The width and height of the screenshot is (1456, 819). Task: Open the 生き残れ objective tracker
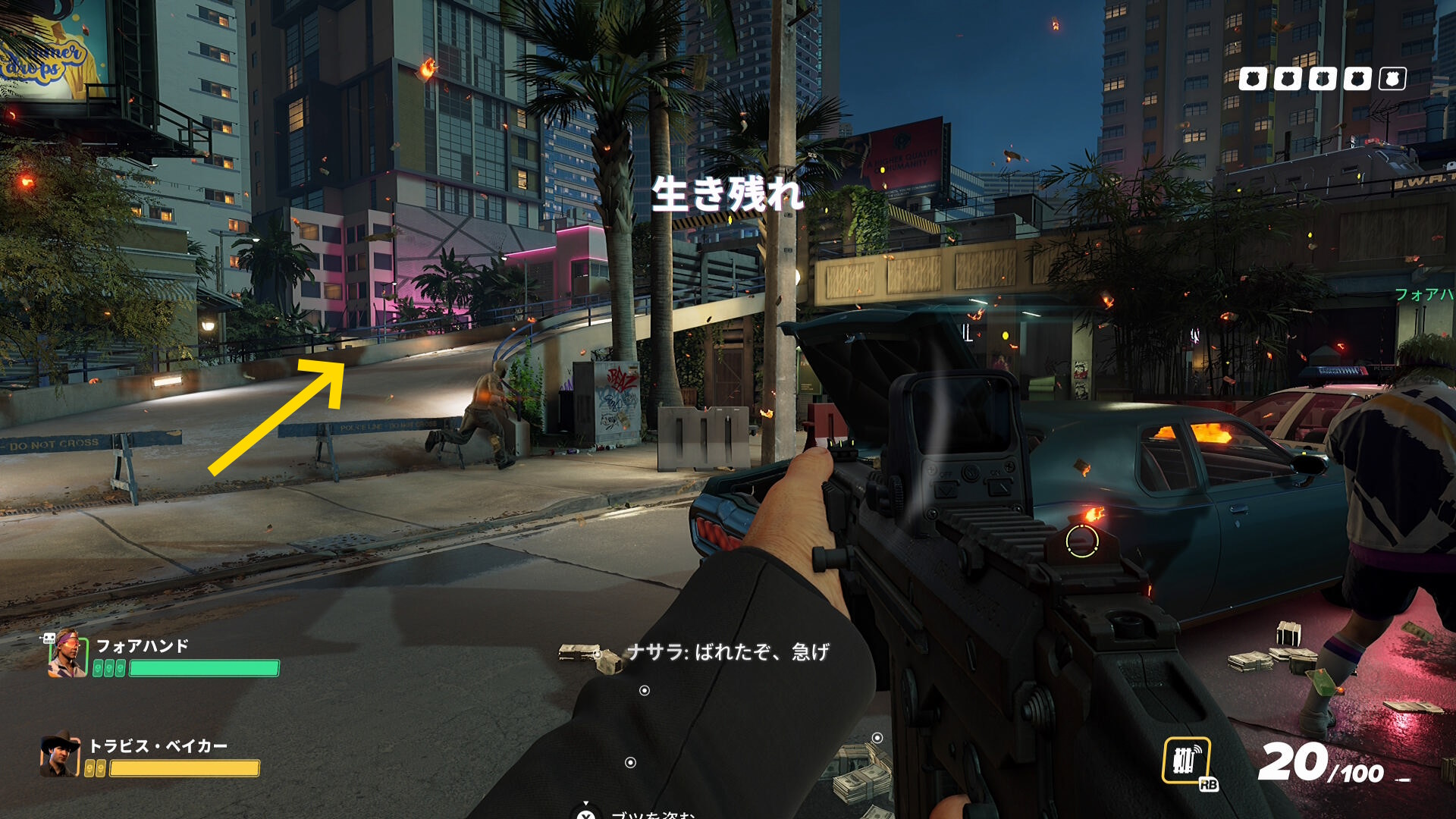[x=727, y=194]
